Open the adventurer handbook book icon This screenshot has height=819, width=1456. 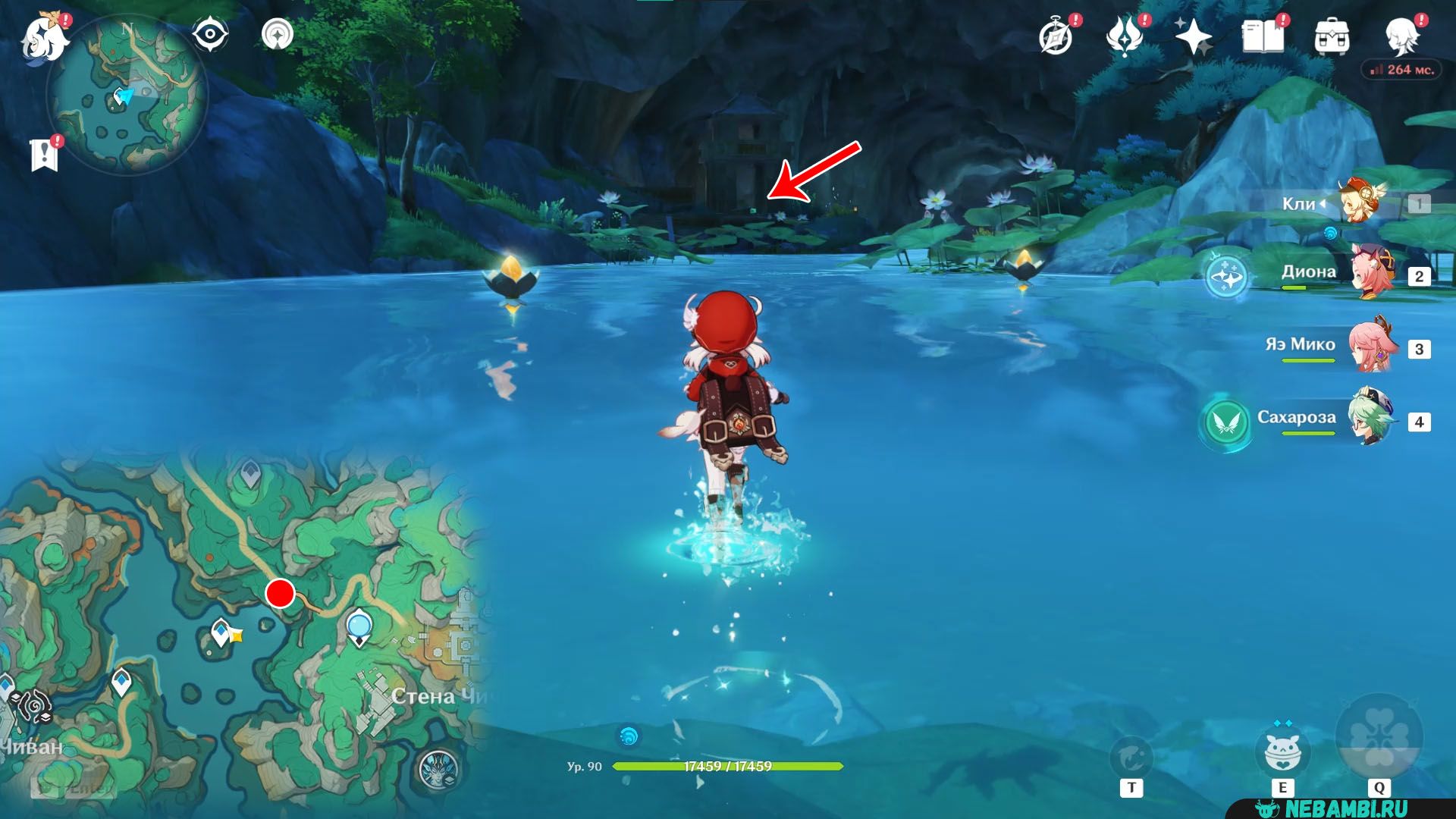pyautogui.click(x=1263, y=36)
